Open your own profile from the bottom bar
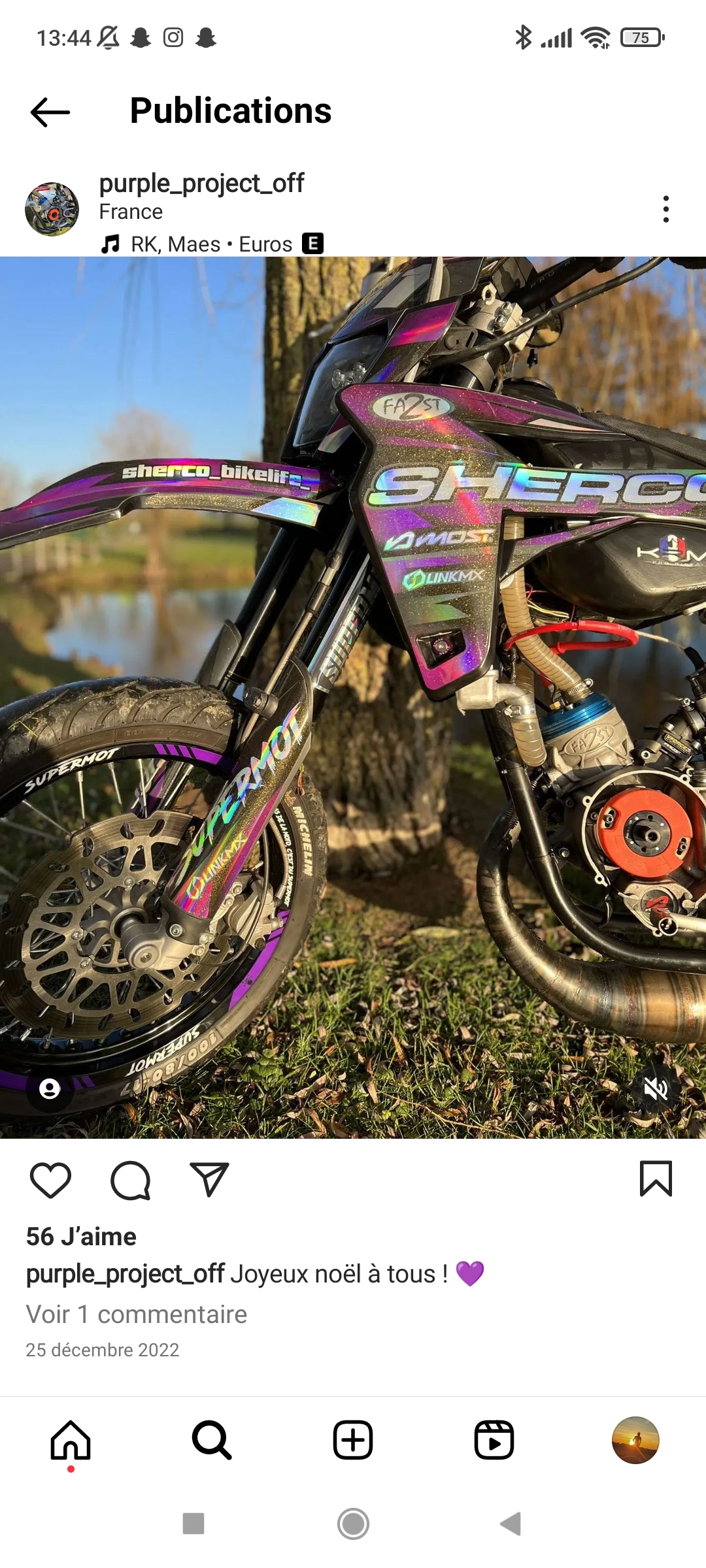This screenshot has height=1568, width=706. coord(635,1440)
